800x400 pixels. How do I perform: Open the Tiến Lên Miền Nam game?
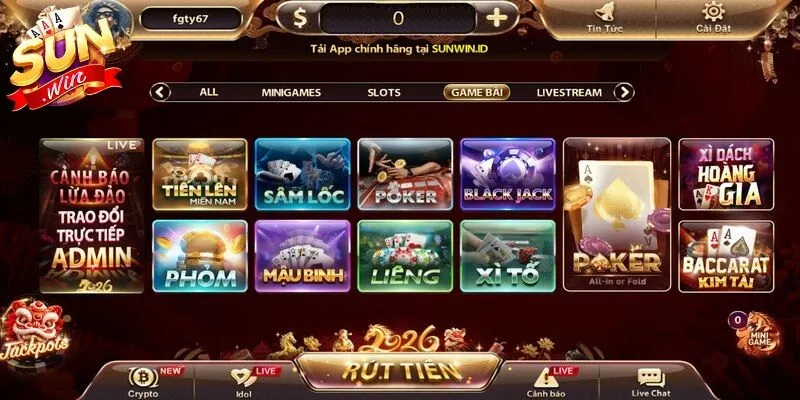(x=200, y=174)
